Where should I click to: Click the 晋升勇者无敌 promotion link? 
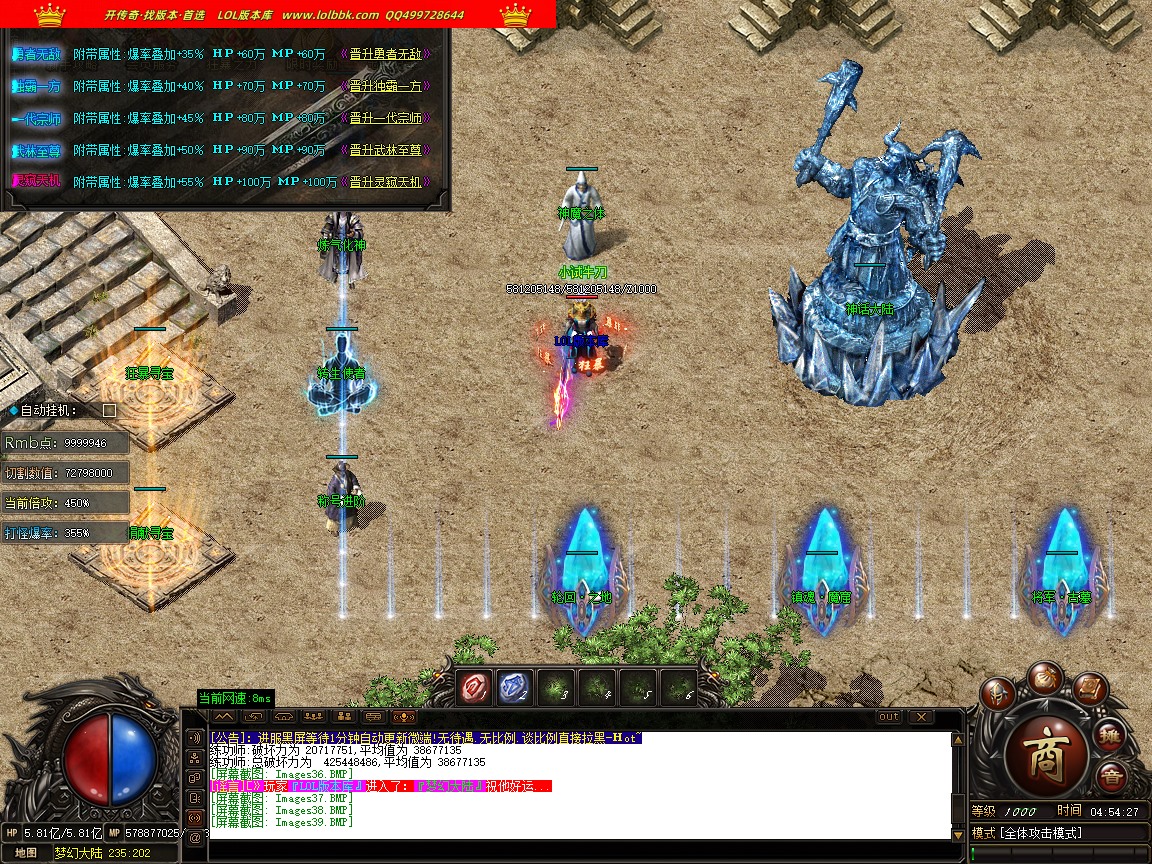386,54
